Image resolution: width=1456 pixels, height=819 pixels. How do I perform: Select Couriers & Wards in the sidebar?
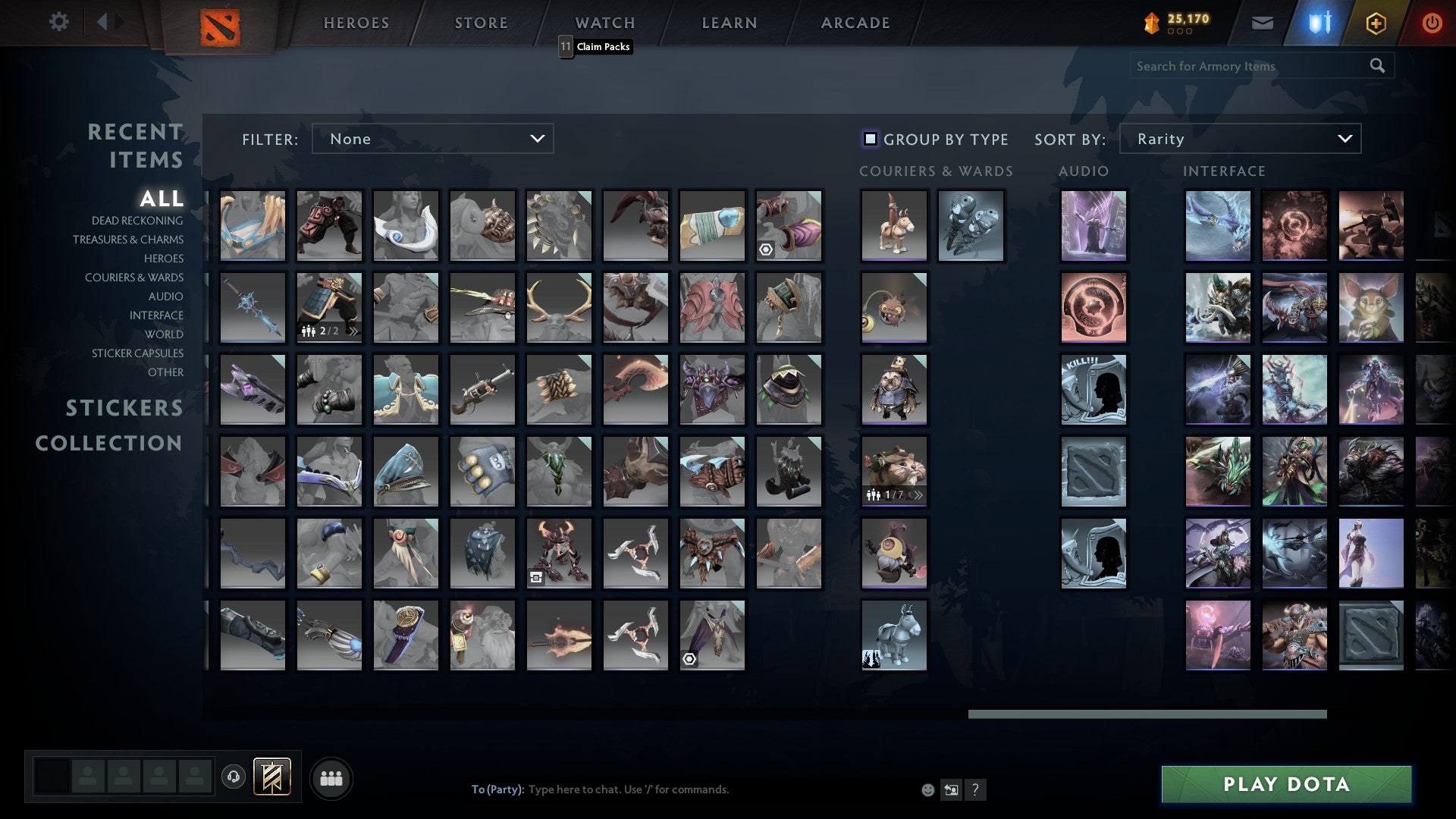point(134,278)
